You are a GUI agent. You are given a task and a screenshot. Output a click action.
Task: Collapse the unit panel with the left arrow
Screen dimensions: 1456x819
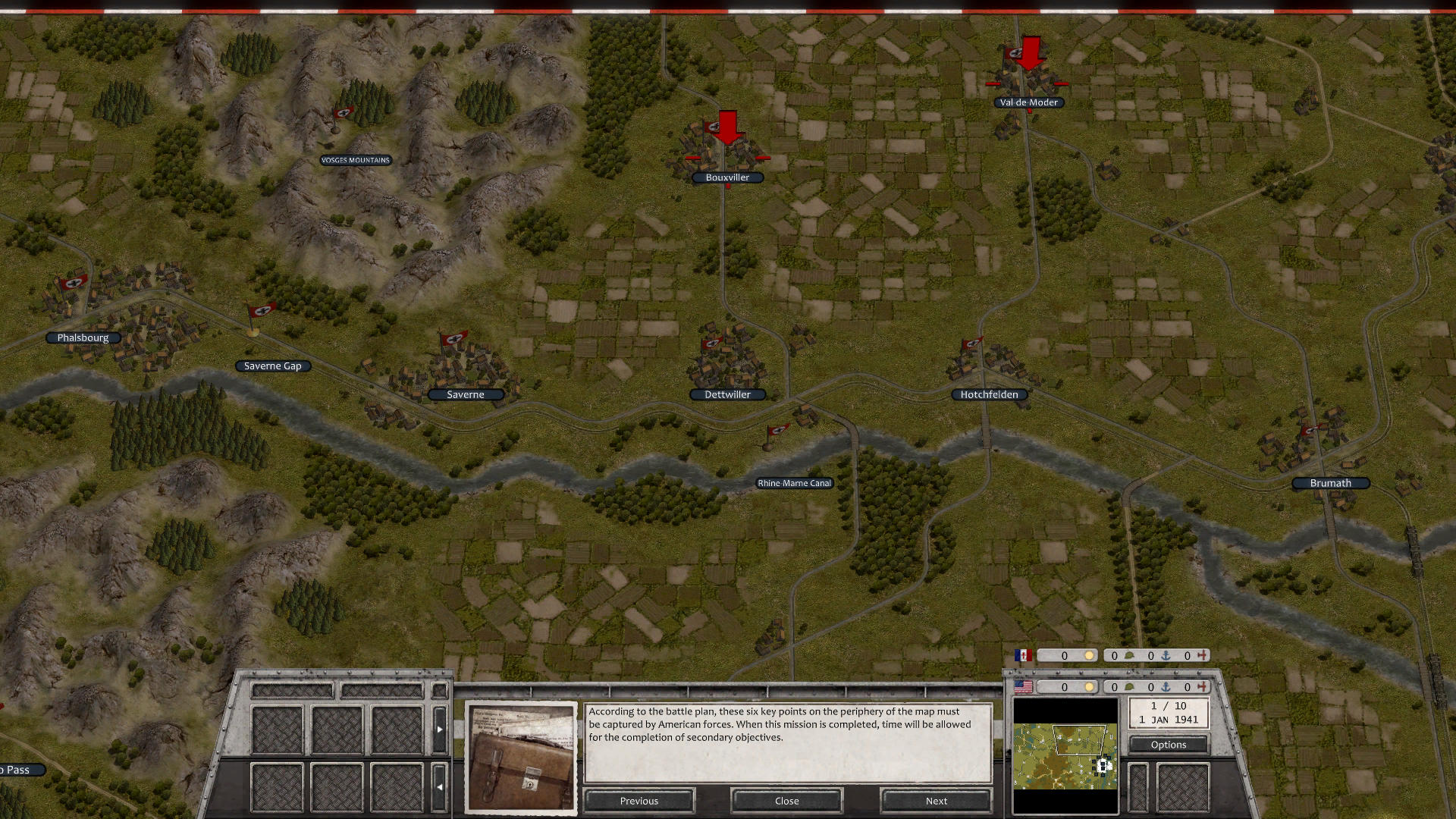[x=440, y=786]
